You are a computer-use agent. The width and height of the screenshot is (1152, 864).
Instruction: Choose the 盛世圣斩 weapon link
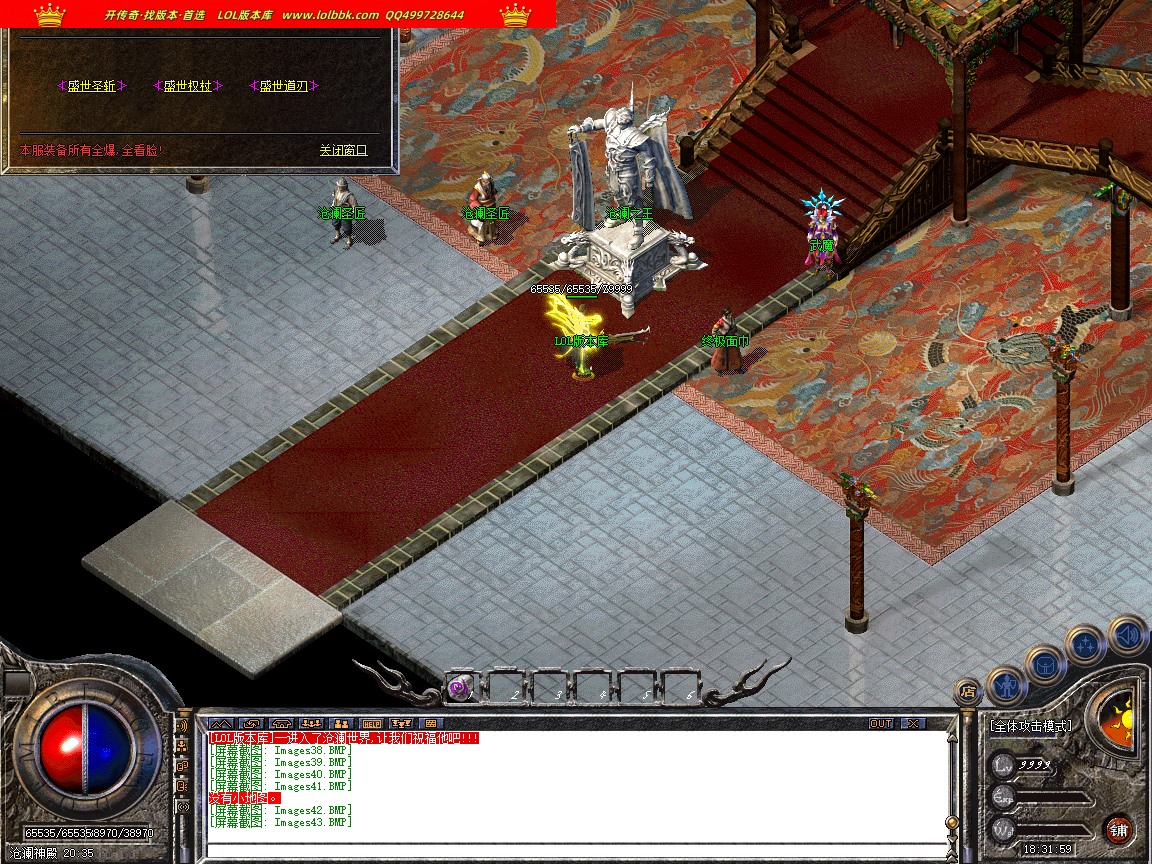pos(92,86)
